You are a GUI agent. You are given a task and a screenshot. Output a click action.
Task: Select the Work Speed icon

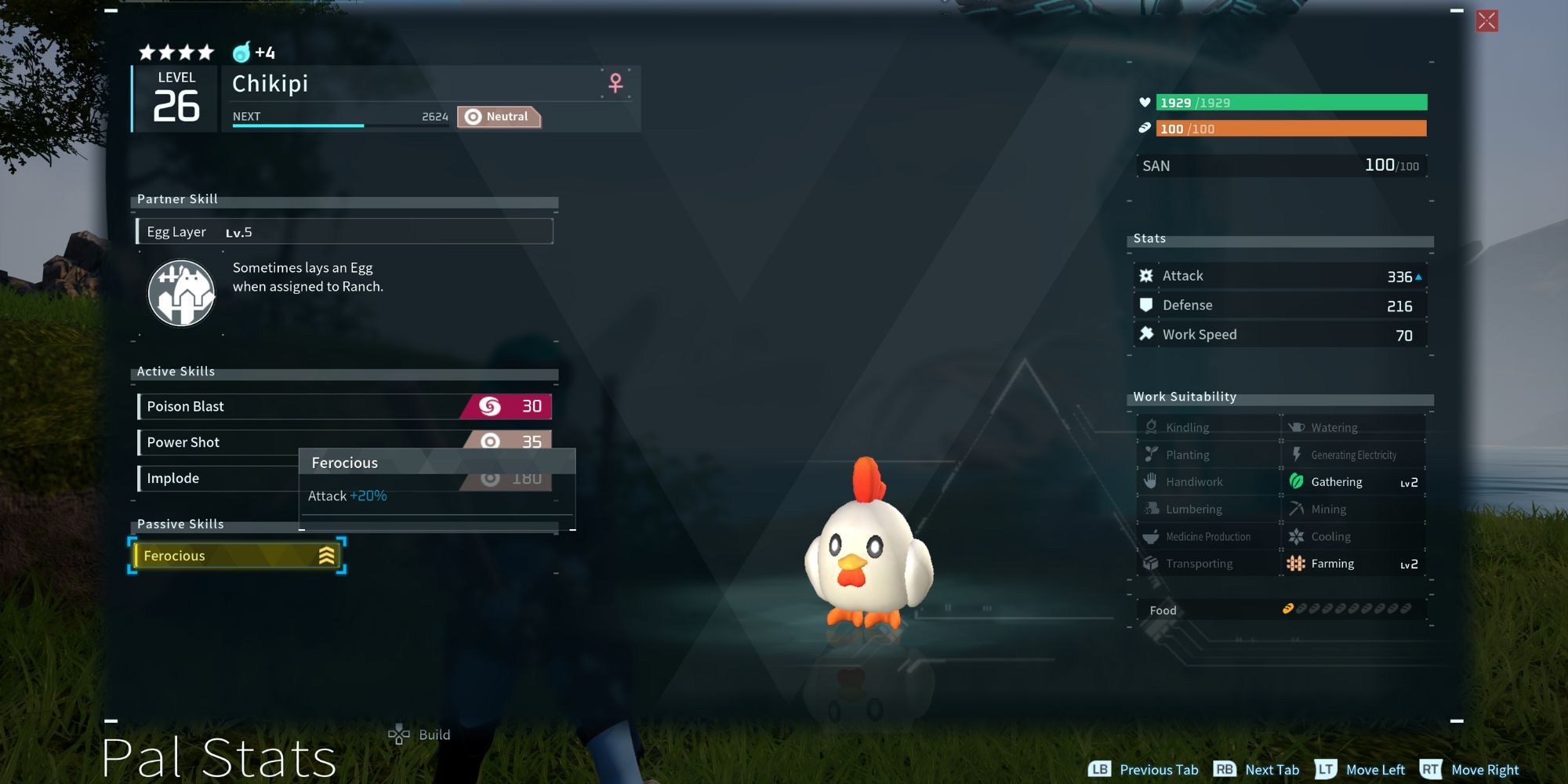point(1147,334)
